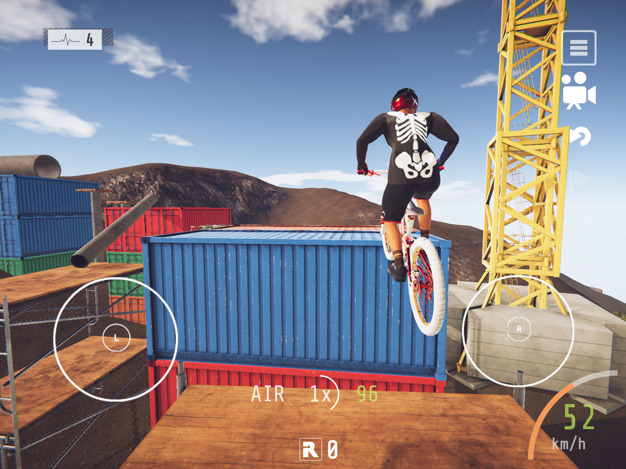
Task: Open the hamburger pause menu
Action: 579,48
